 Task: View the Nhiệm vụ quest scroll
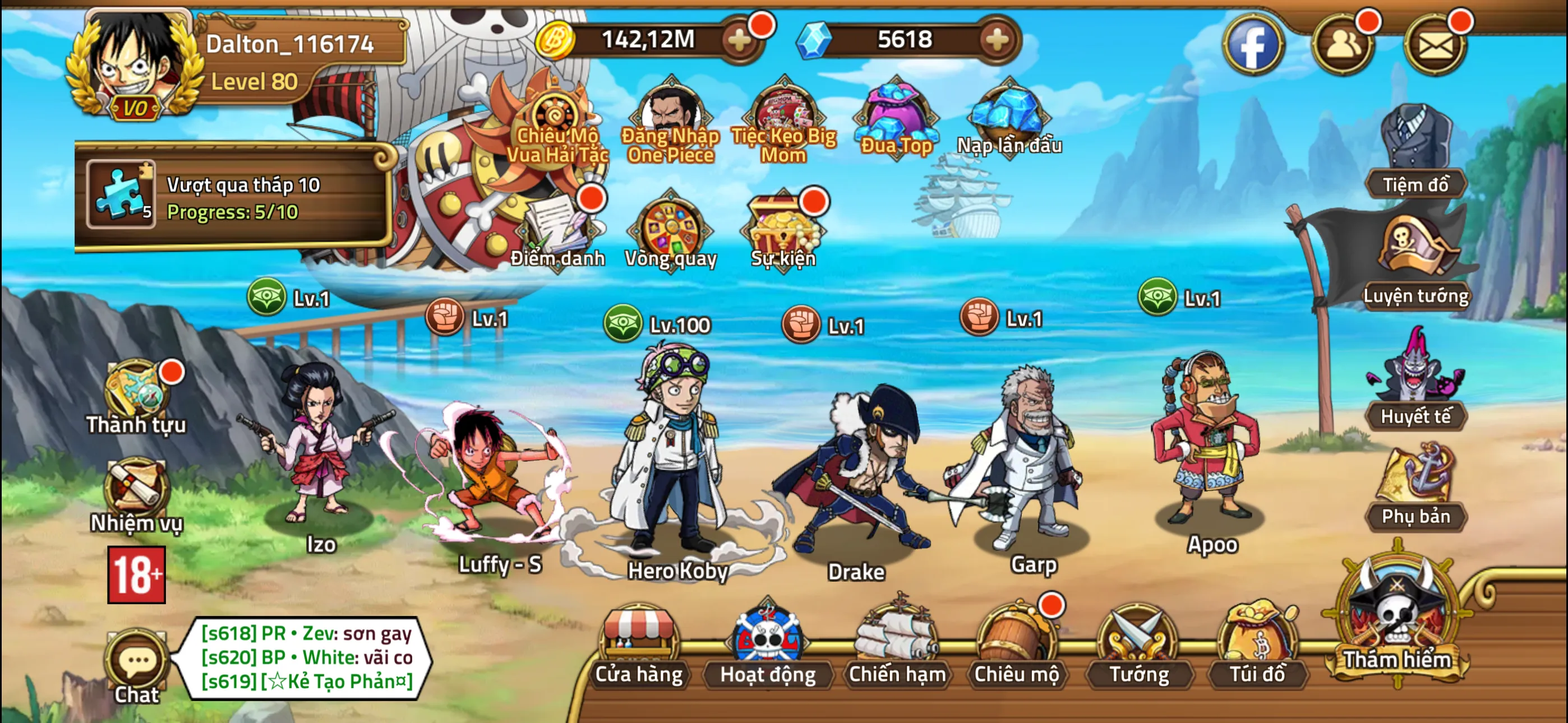coord(136,494)
